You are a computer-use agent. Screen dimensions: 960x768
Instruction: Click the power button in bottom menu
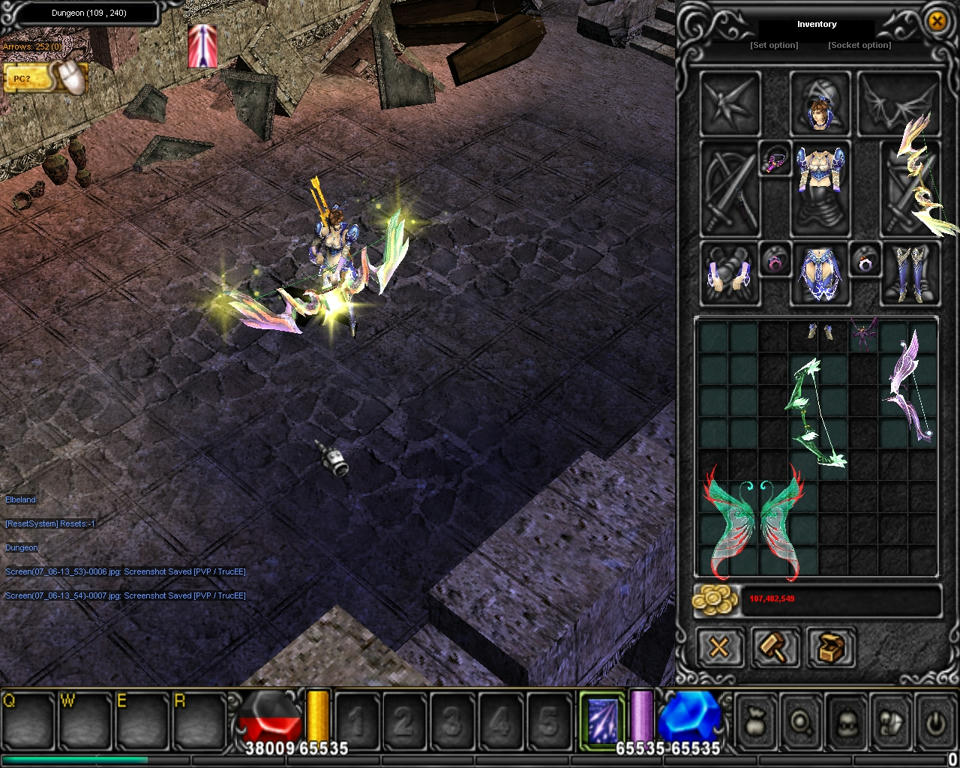[936, 718]
